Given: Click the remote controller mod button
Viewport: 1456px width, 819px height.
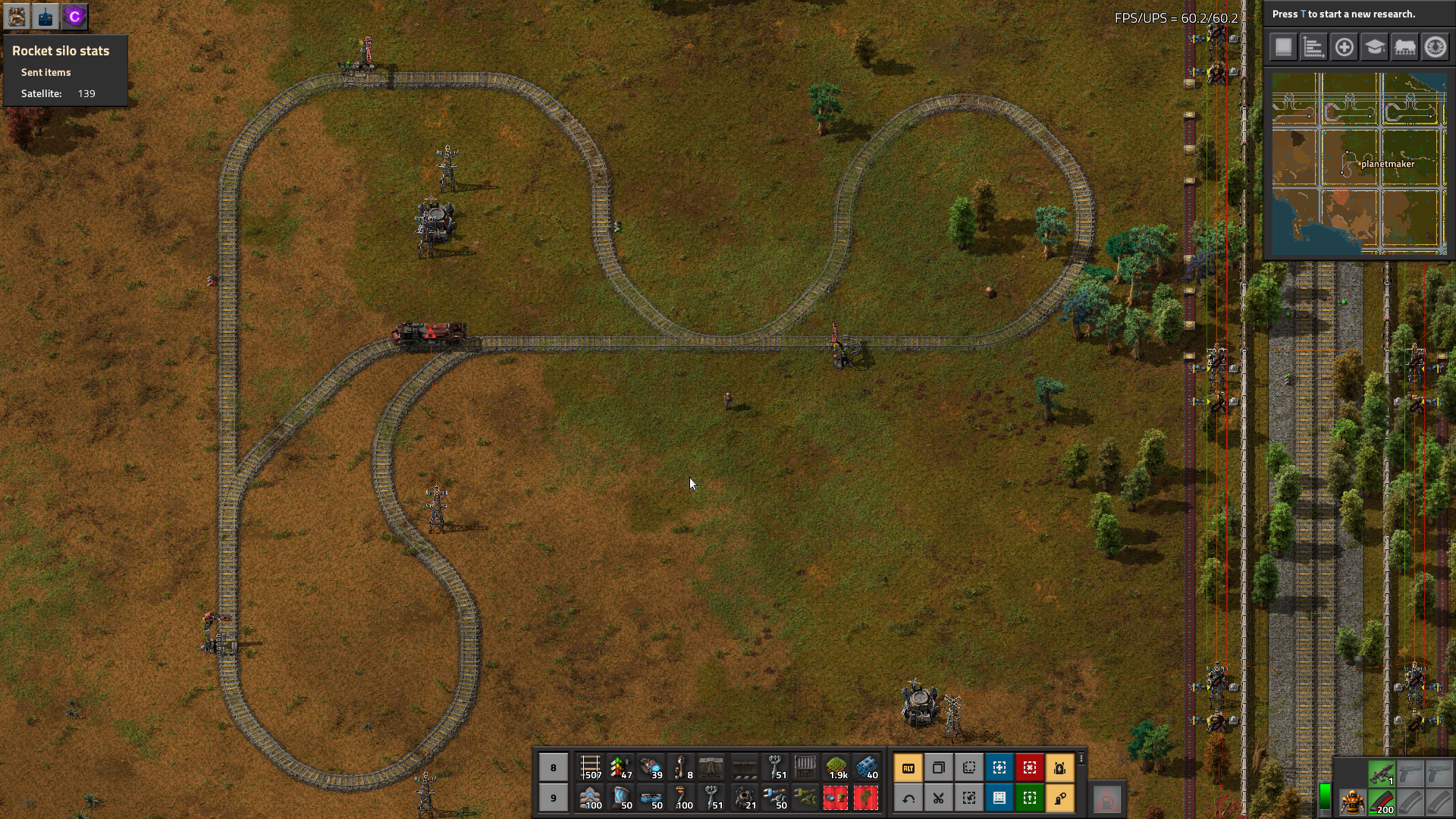Looking at the screenshot, I should [45, 16].
